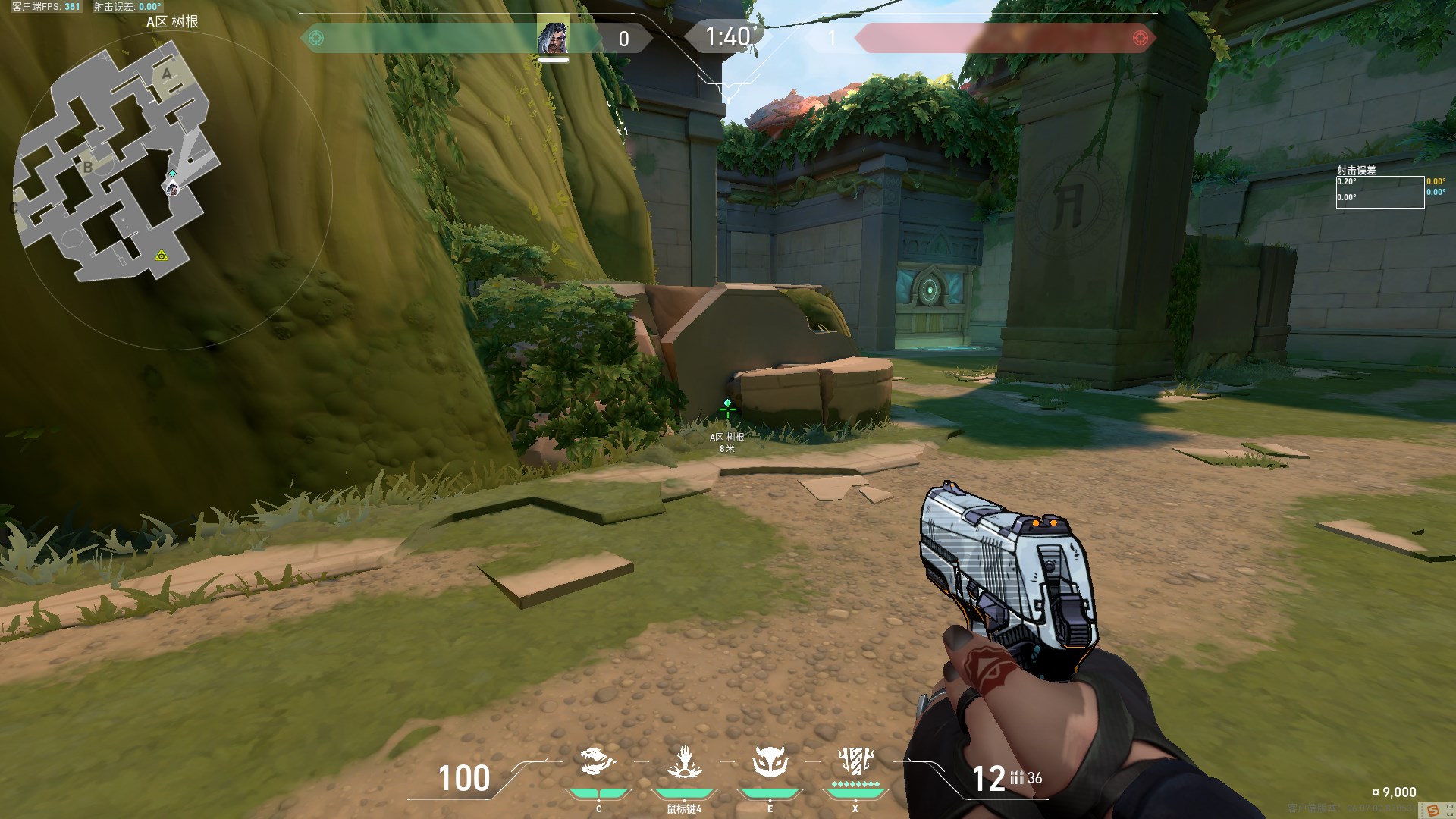This screenshot has height=819, width=1456.
Task: Select the B site label on minimap
Action: pos(88,166)
